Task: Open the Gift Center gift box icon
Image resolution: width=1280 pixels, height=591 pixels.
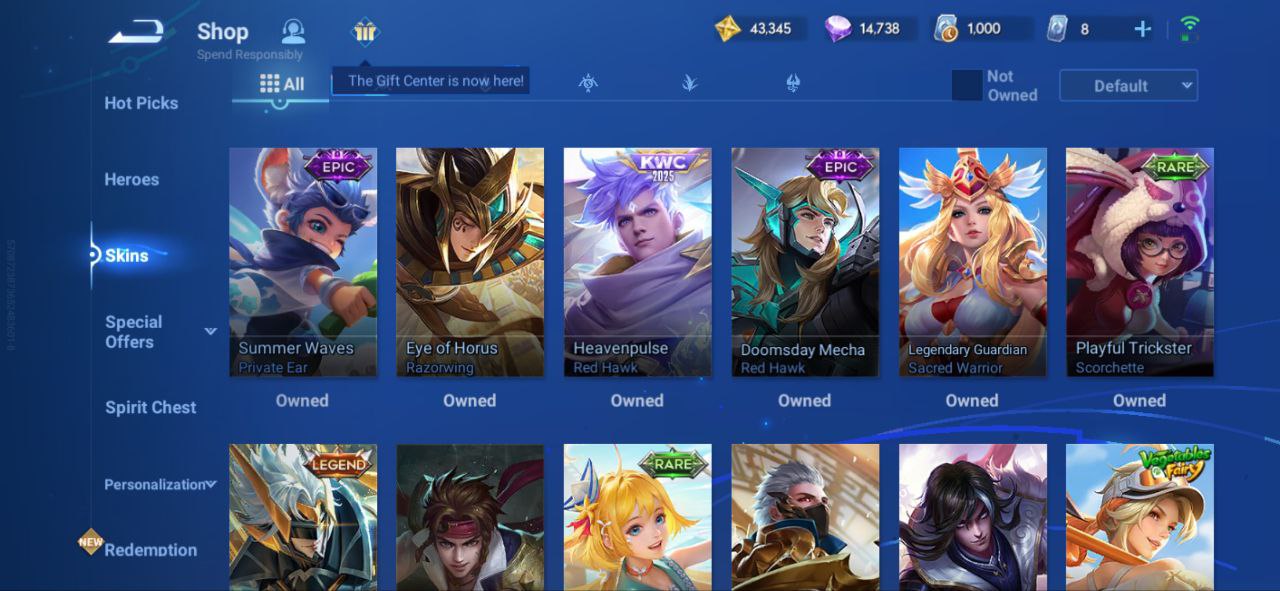Action: coord(365,32)
